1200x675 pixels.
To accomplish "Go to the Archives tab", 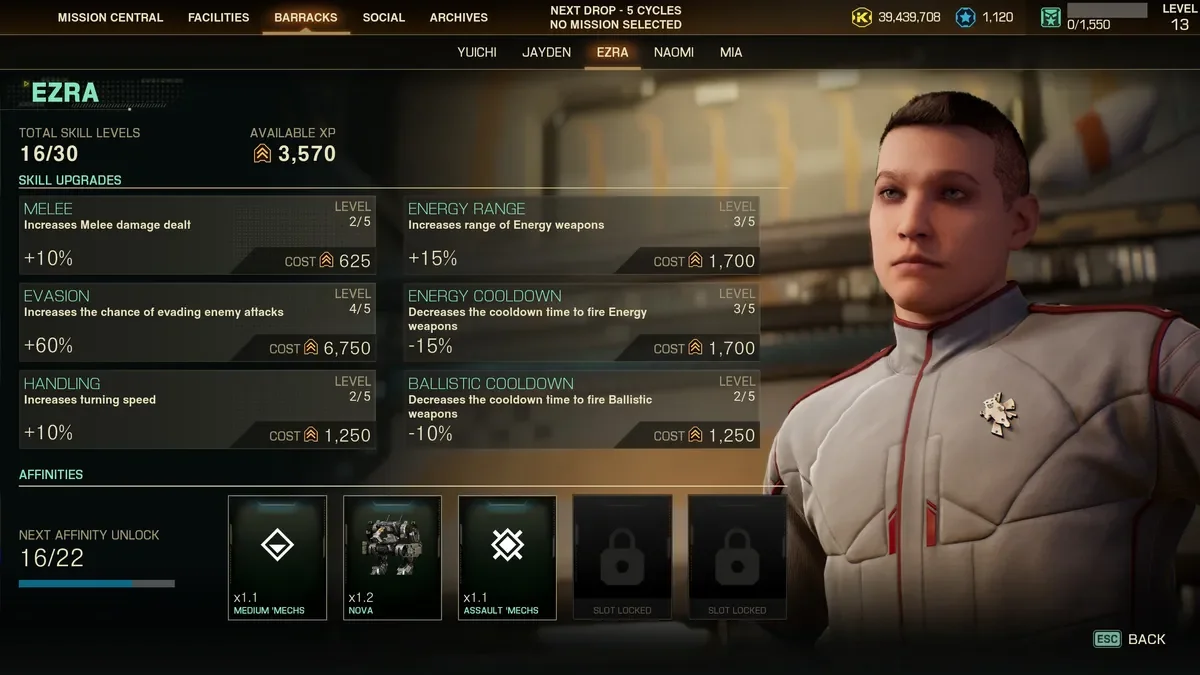I will (x=459, y=17).
